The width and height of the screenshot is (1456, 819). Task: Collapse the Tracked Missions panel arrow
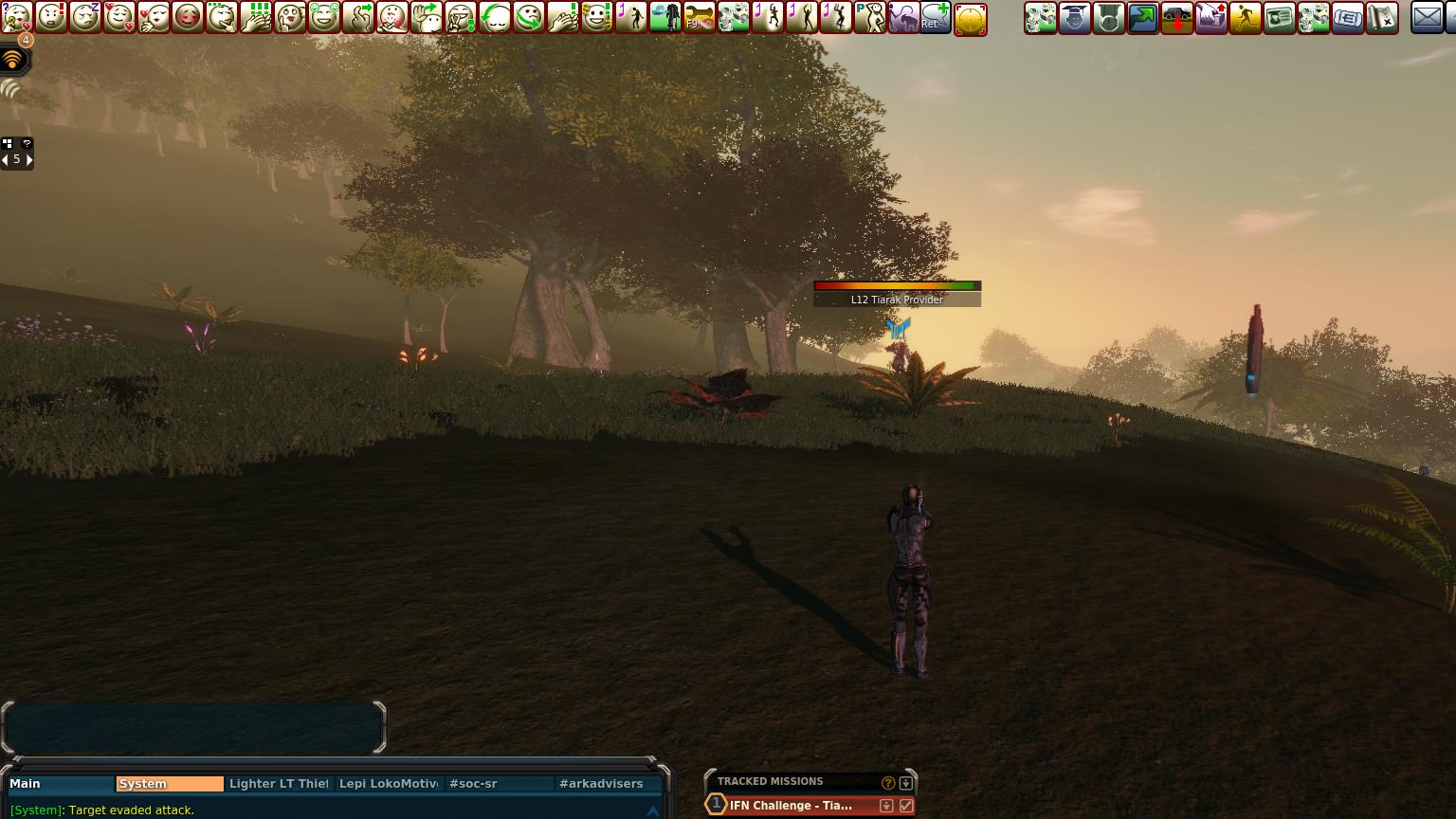pyautogui.click(x=906, y=783)
